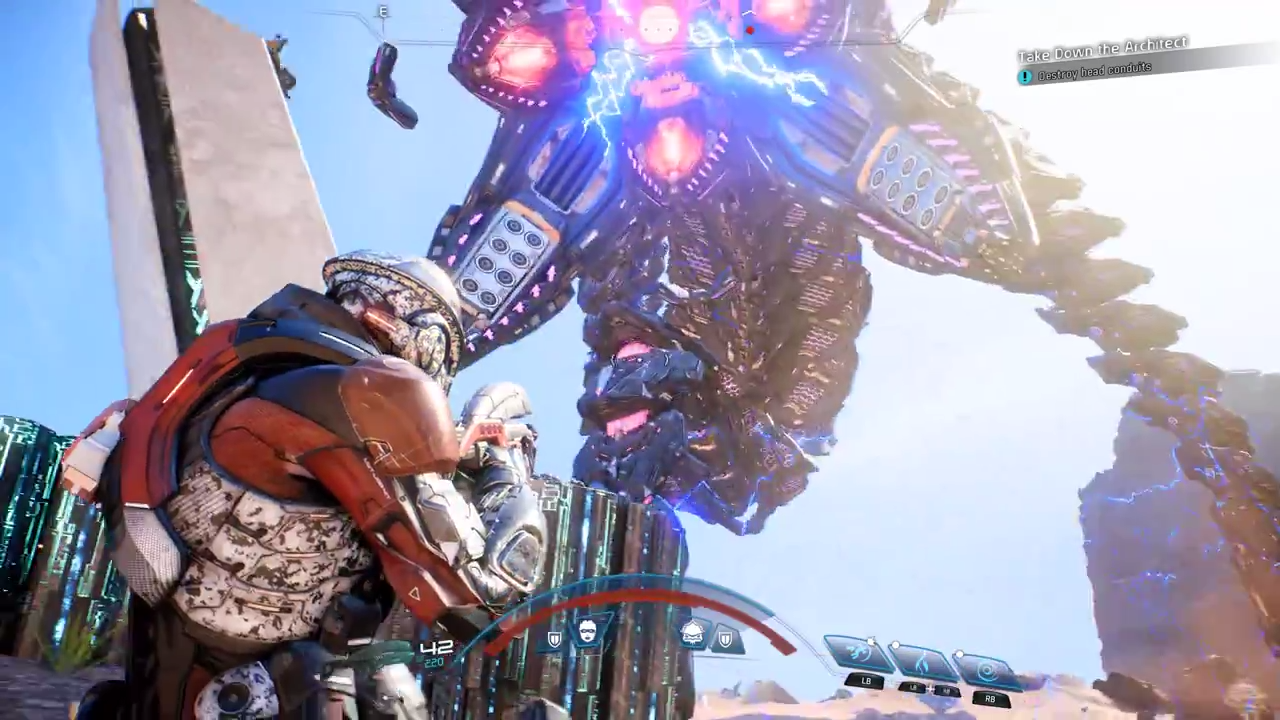Select the middle lightning power icon
This screenshot has height=720, width=1280.
921,665
